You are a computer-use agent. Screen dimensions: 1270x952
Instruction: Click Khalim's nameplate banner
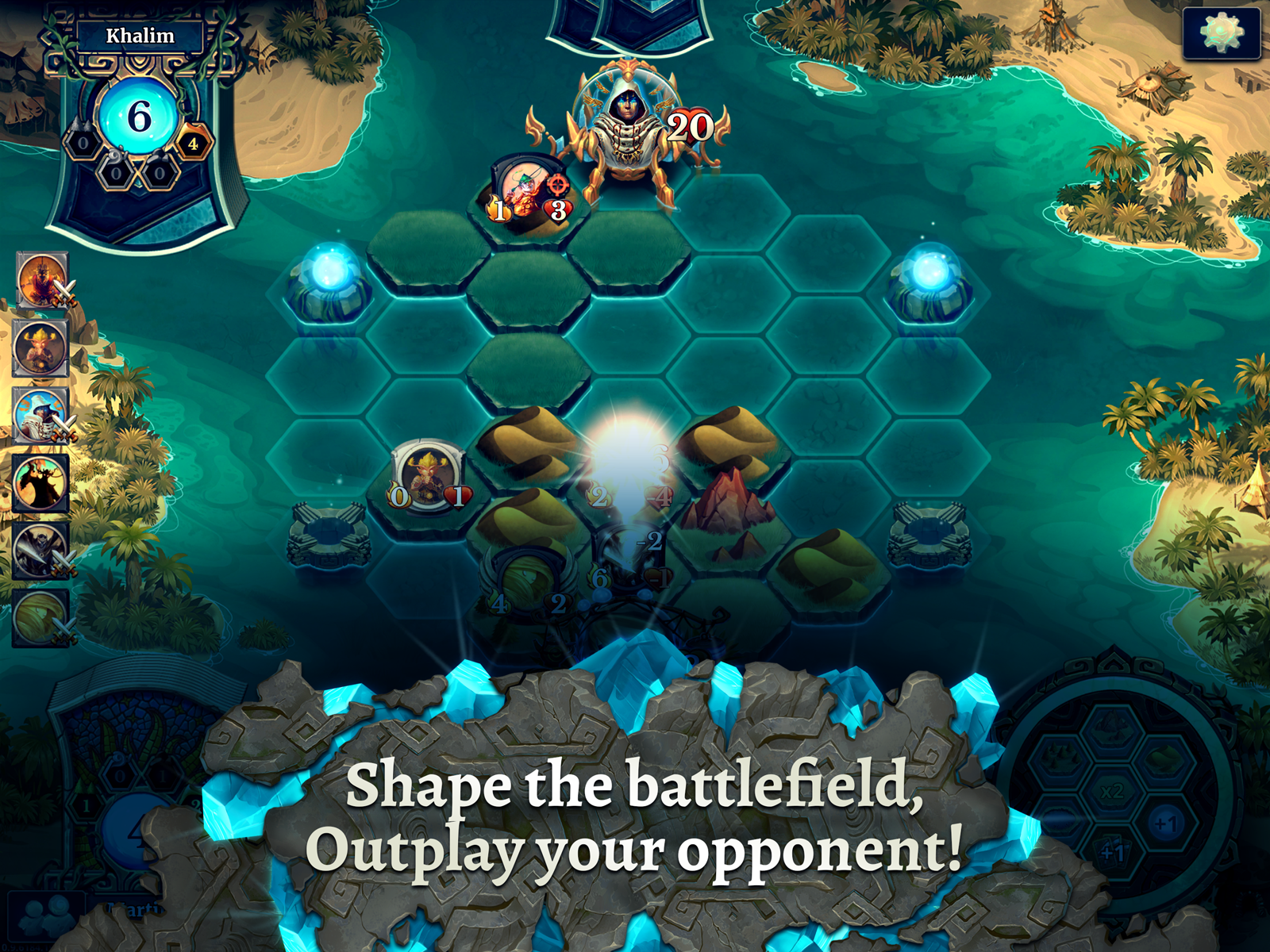pyautogui.click(x=141, y=35)
